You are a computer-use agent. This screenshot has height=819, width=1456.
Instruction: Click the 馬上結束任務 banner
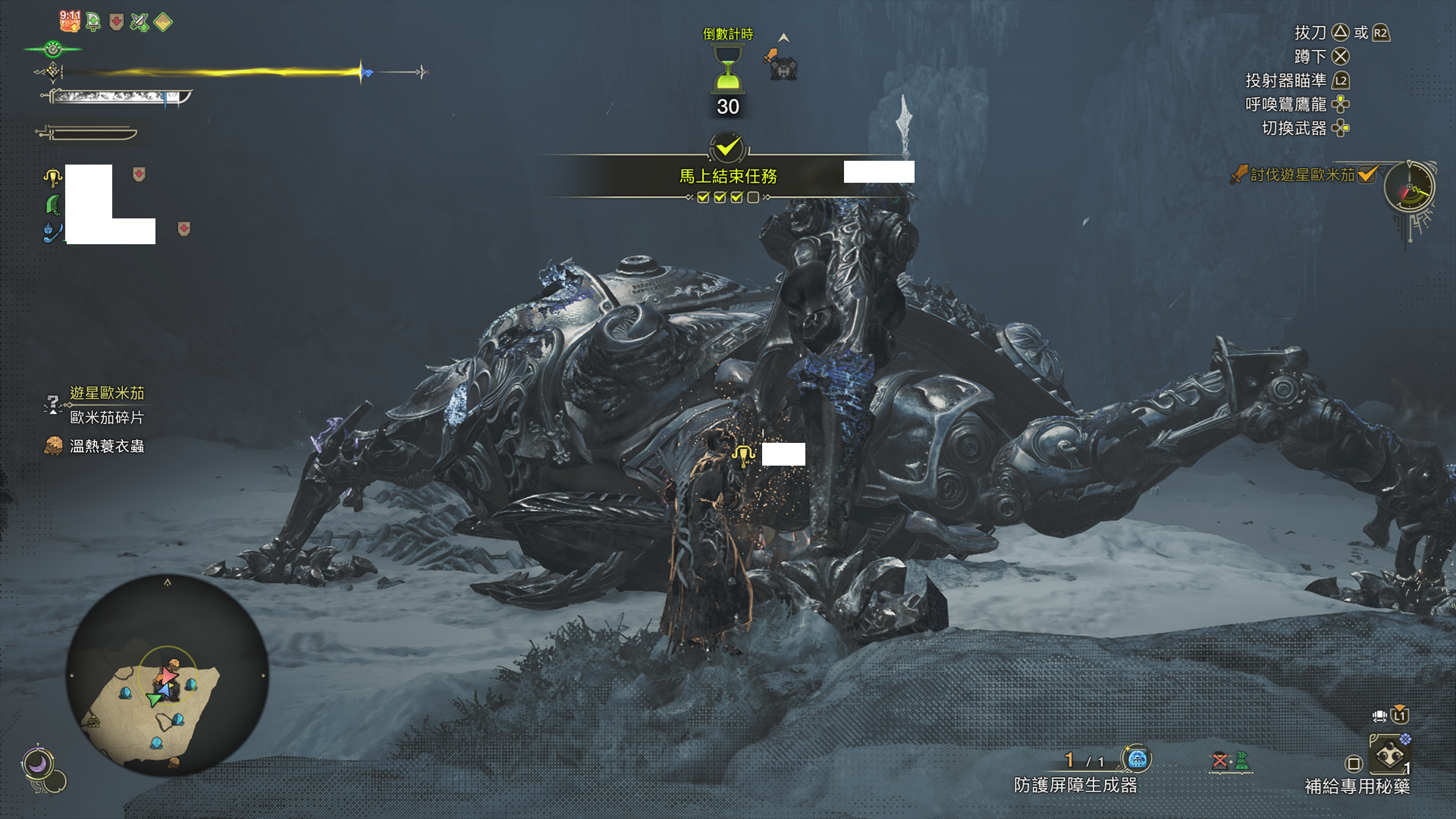click(728, 176)
